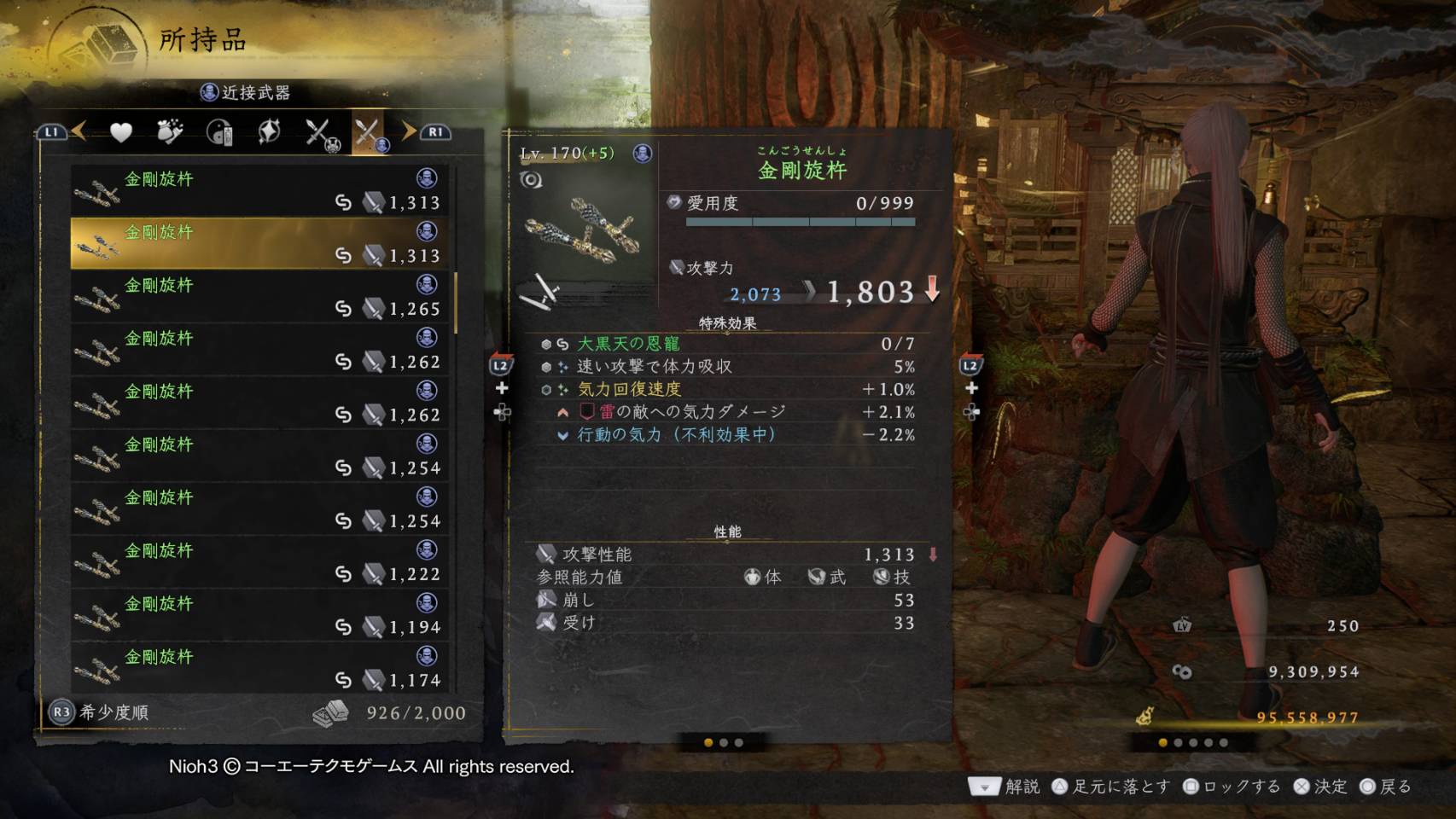Screen dimensions: 1456x819
Task: Open the pouch and bottle items tab
Action: pyautogui.click(x=170, y=132)
